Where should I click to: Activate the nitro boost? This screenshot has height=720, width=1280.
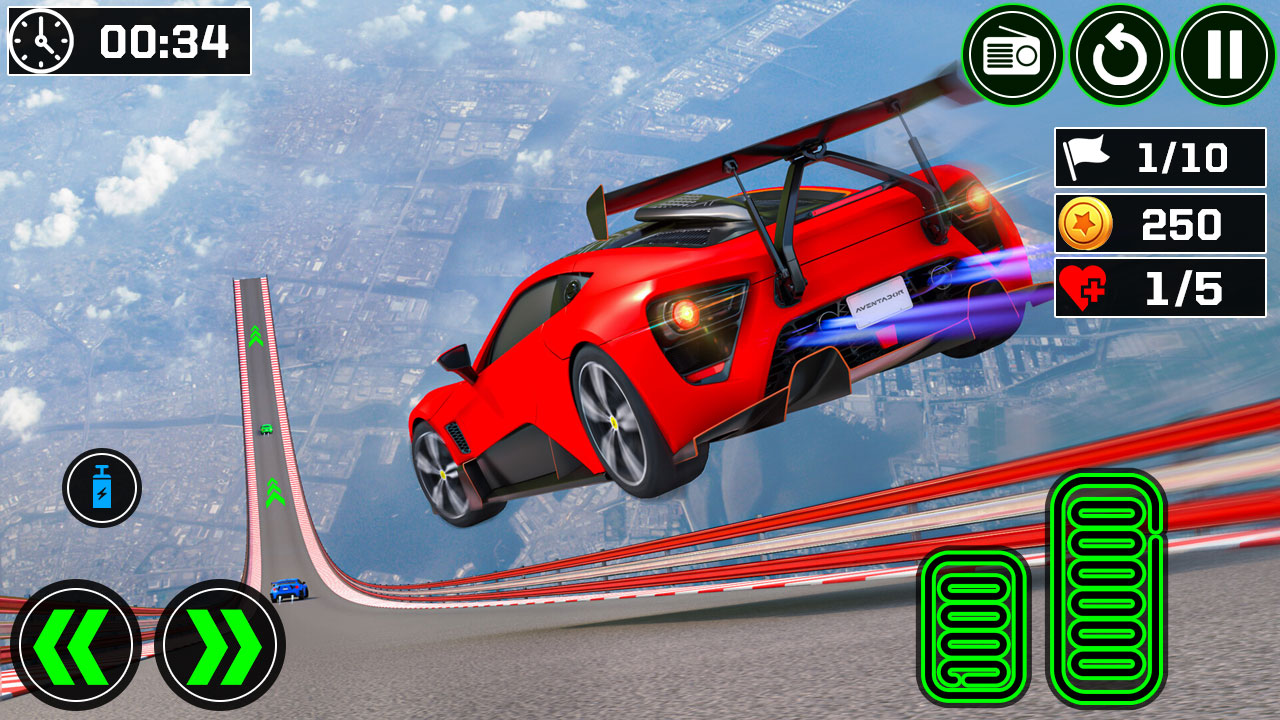click(x=101, y=488)
